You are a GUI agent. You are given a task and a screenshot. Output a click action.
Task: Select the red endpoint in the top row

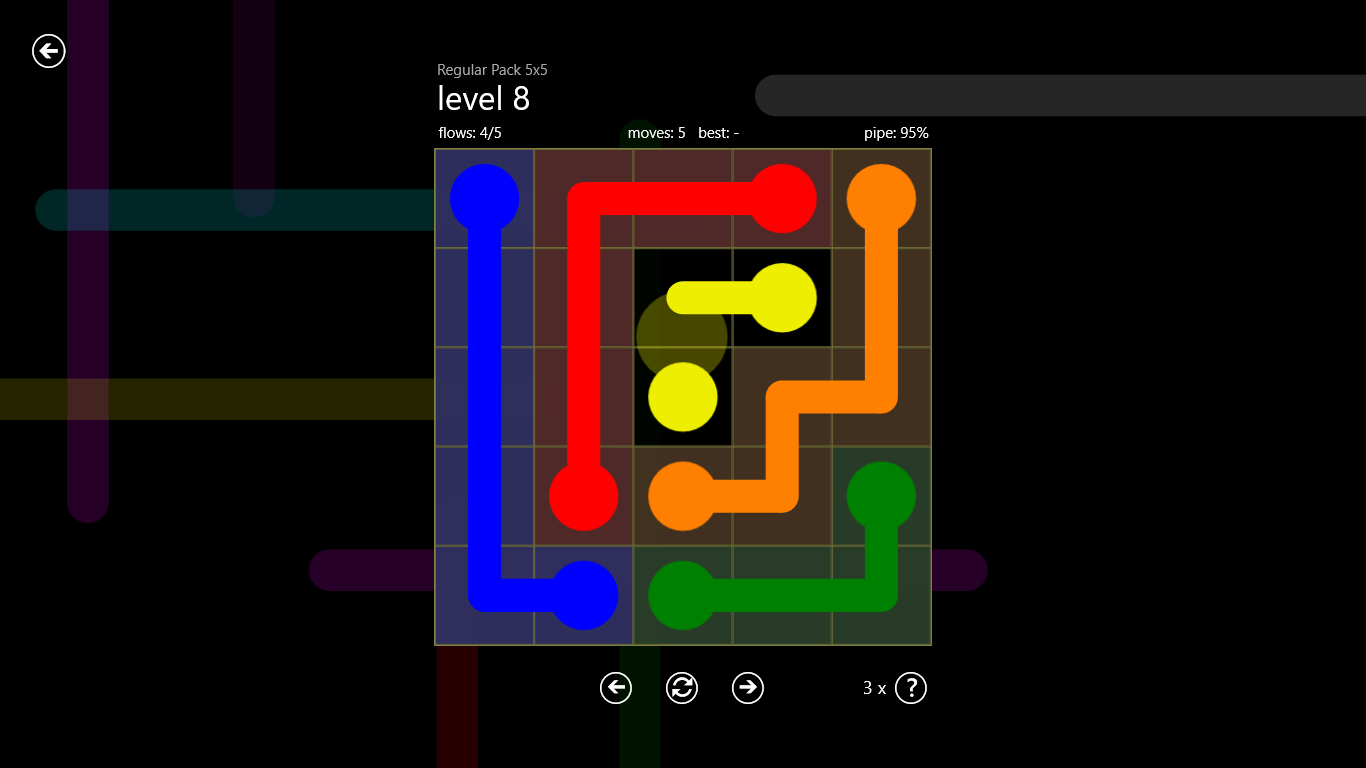[782, 199]
